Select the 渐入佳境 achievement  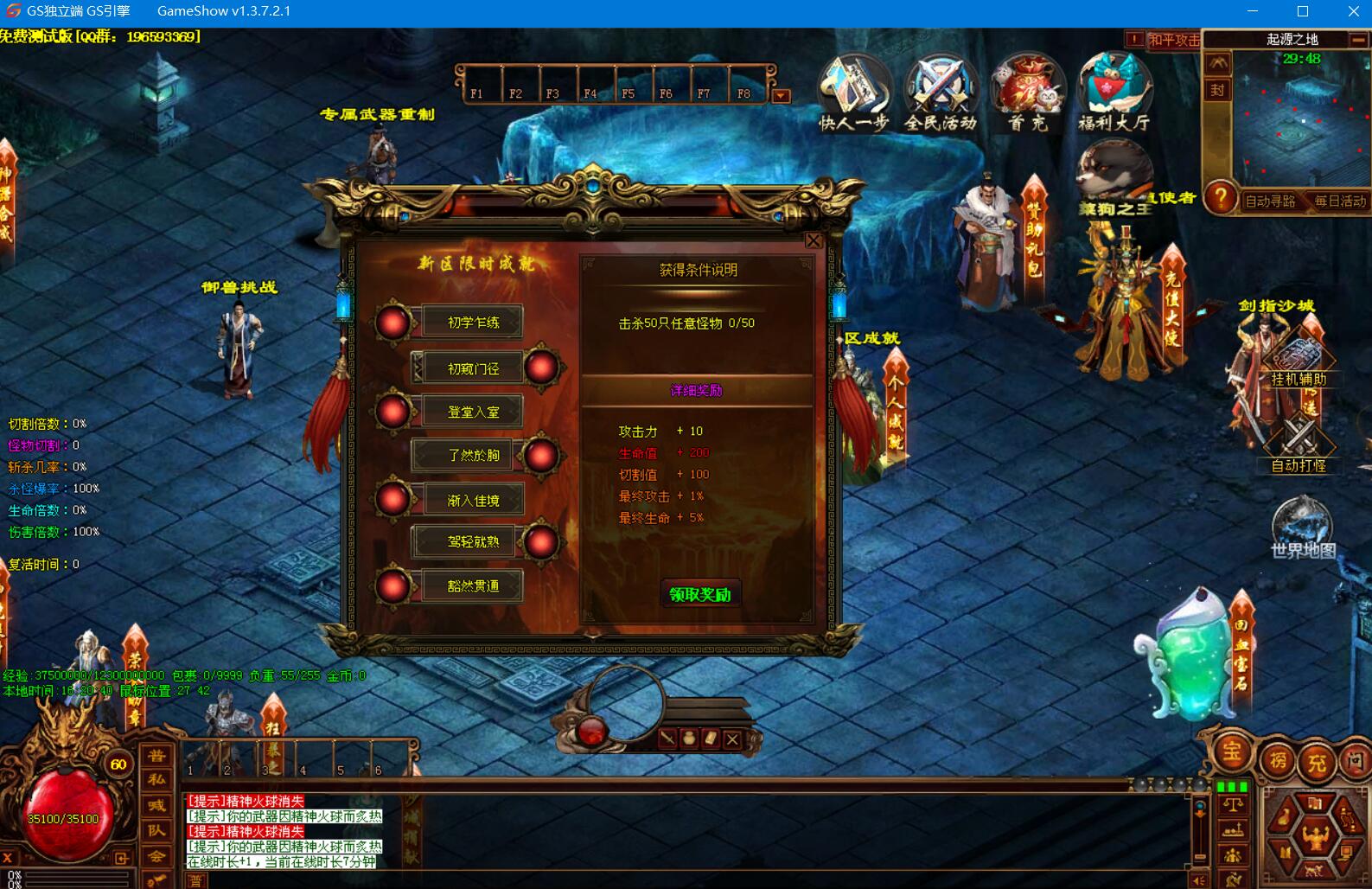[473, 500]
